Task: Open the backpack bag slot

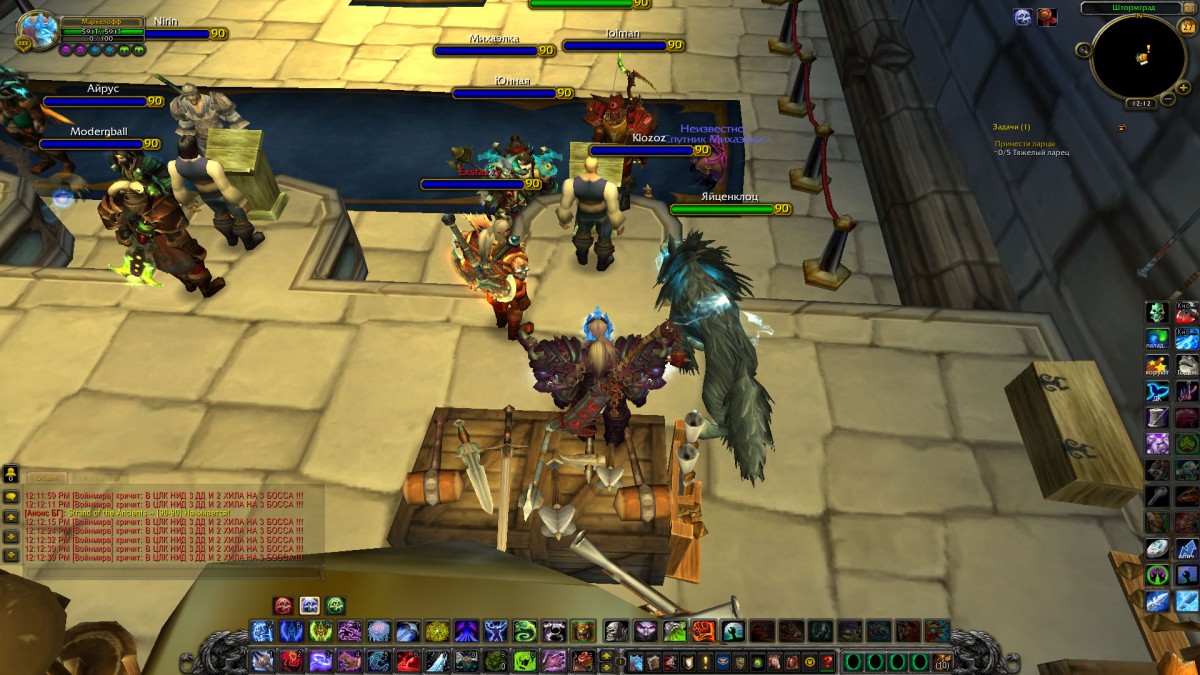Action: click(942, 661)
